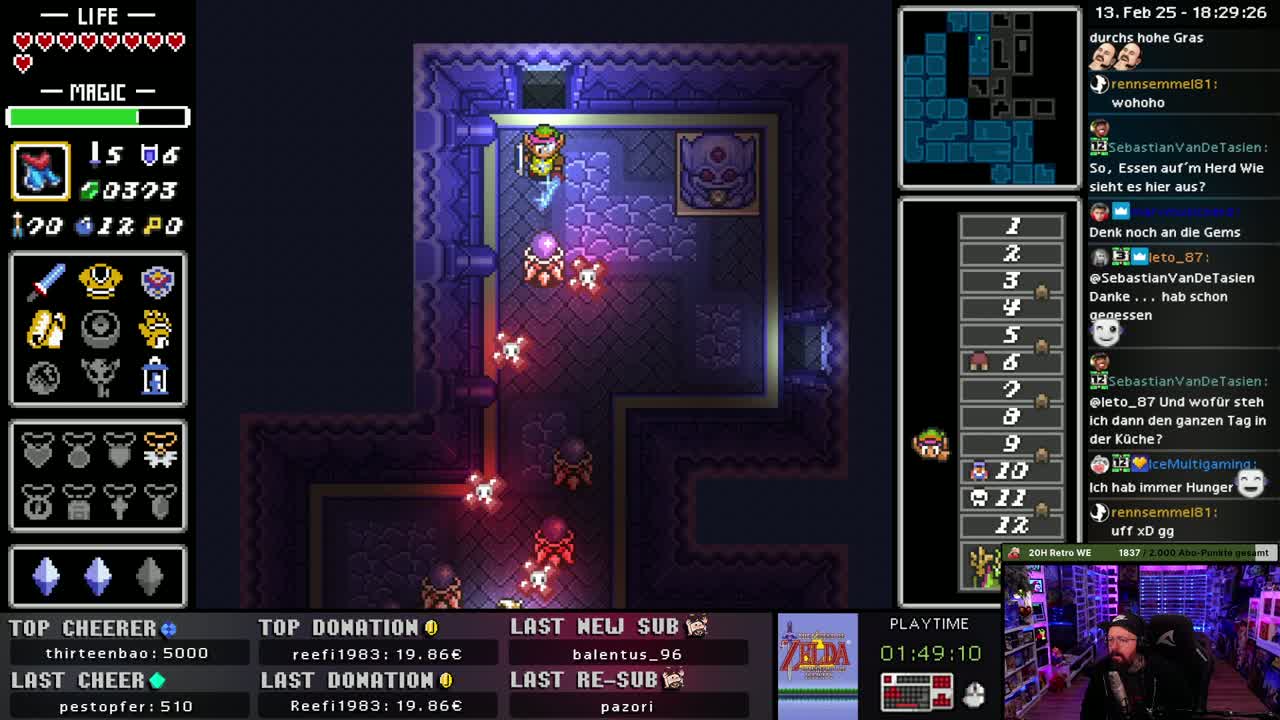Click the unlit grey crystal
Viewport: 1280px width, 720px height.
pyautogui.click(x=149, y=576)
